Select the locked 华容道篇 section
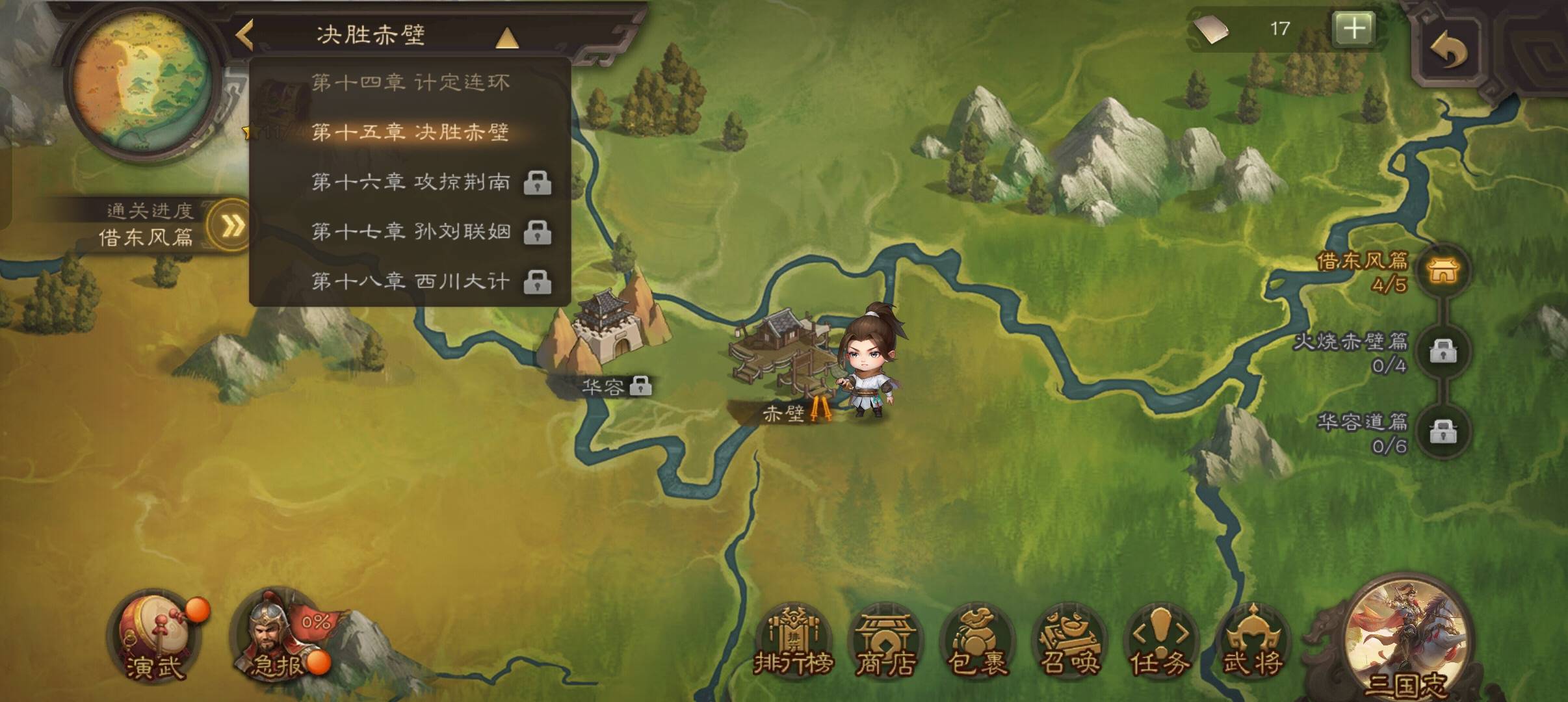This screenshot has height=702, width=1568. pos(1442,431)
